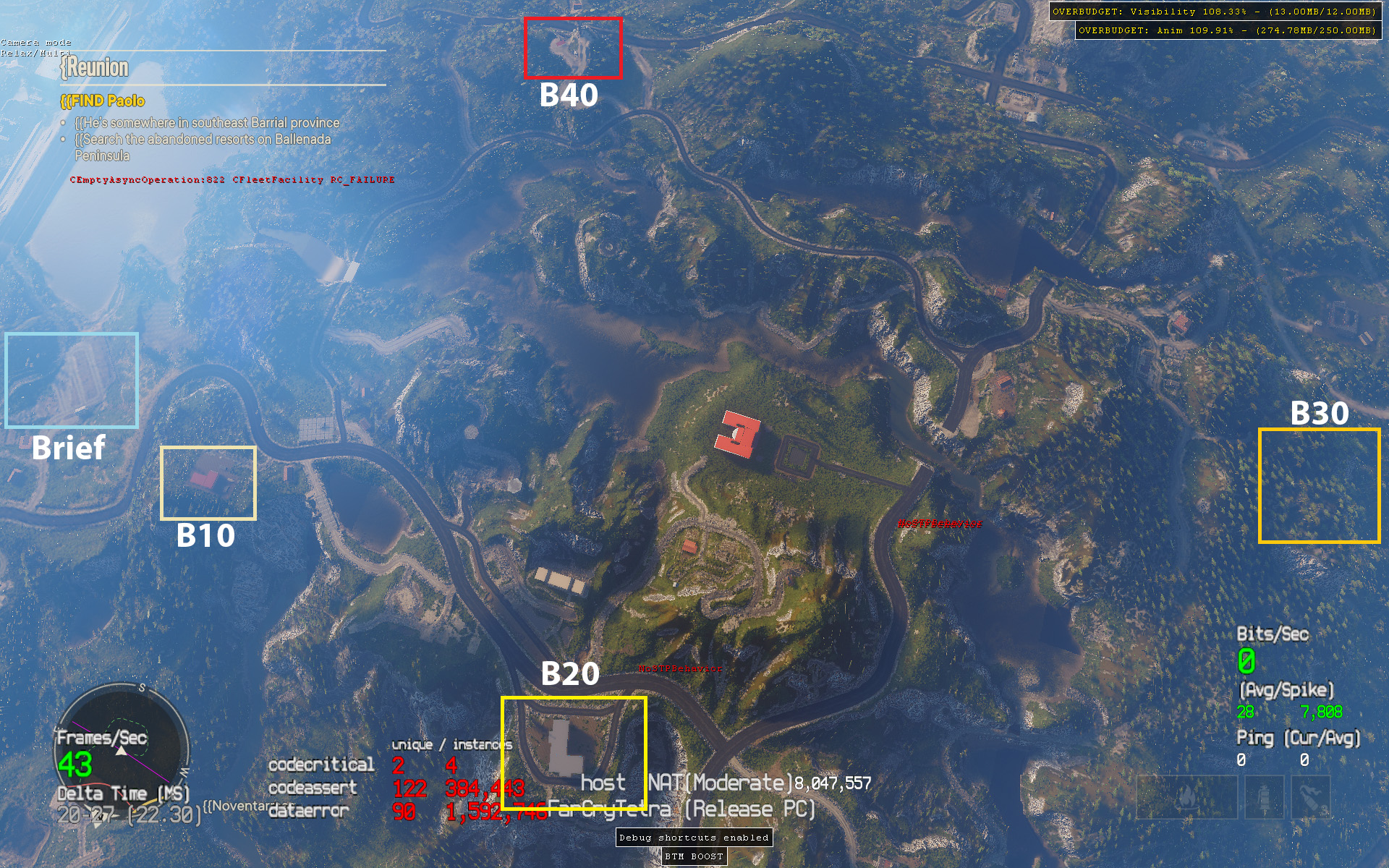Open the Reunion mission header
Screen dimensions: 1389x868
tap(95, 69)
